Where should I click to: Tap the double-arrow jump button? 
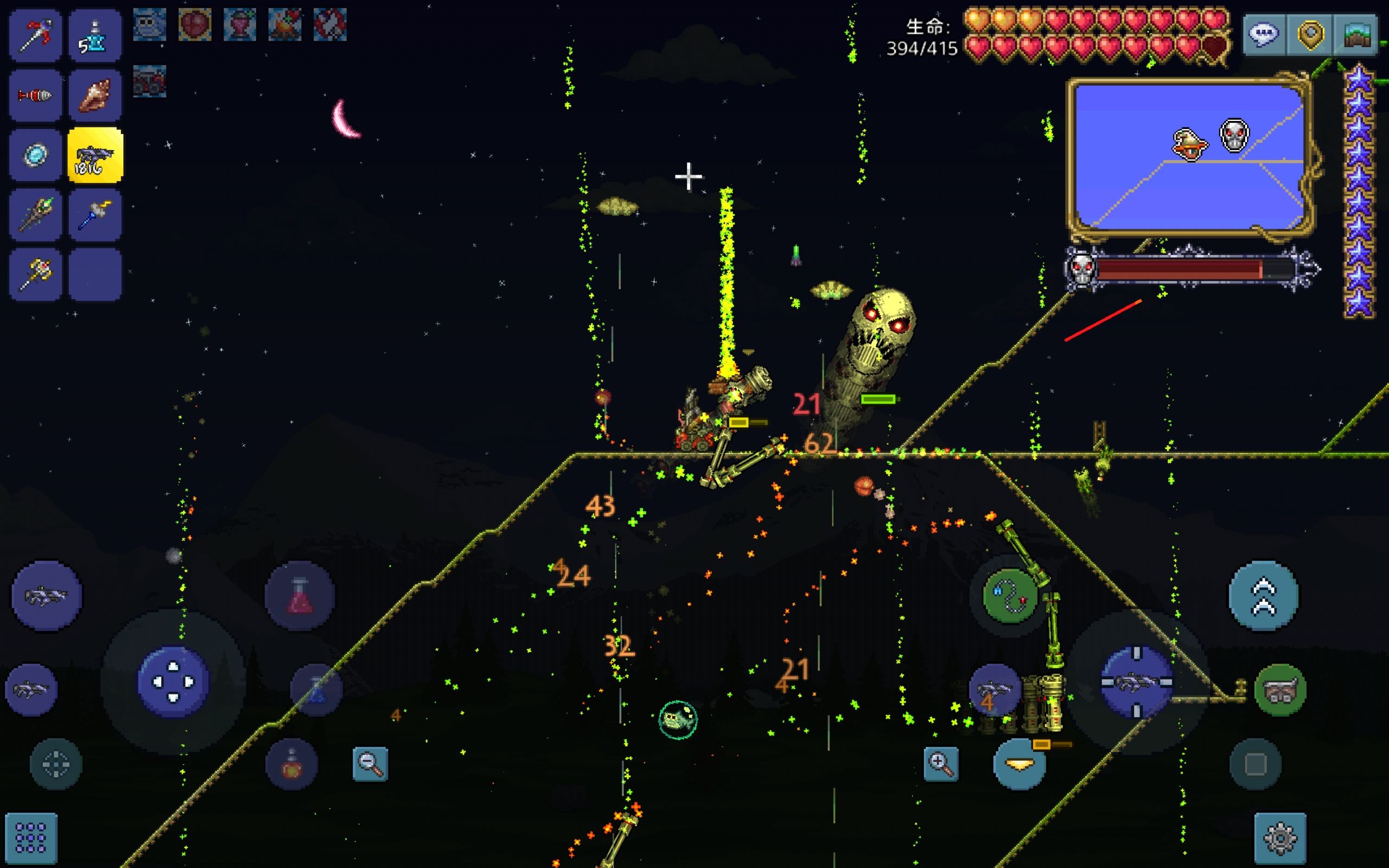coord(1263,596)
